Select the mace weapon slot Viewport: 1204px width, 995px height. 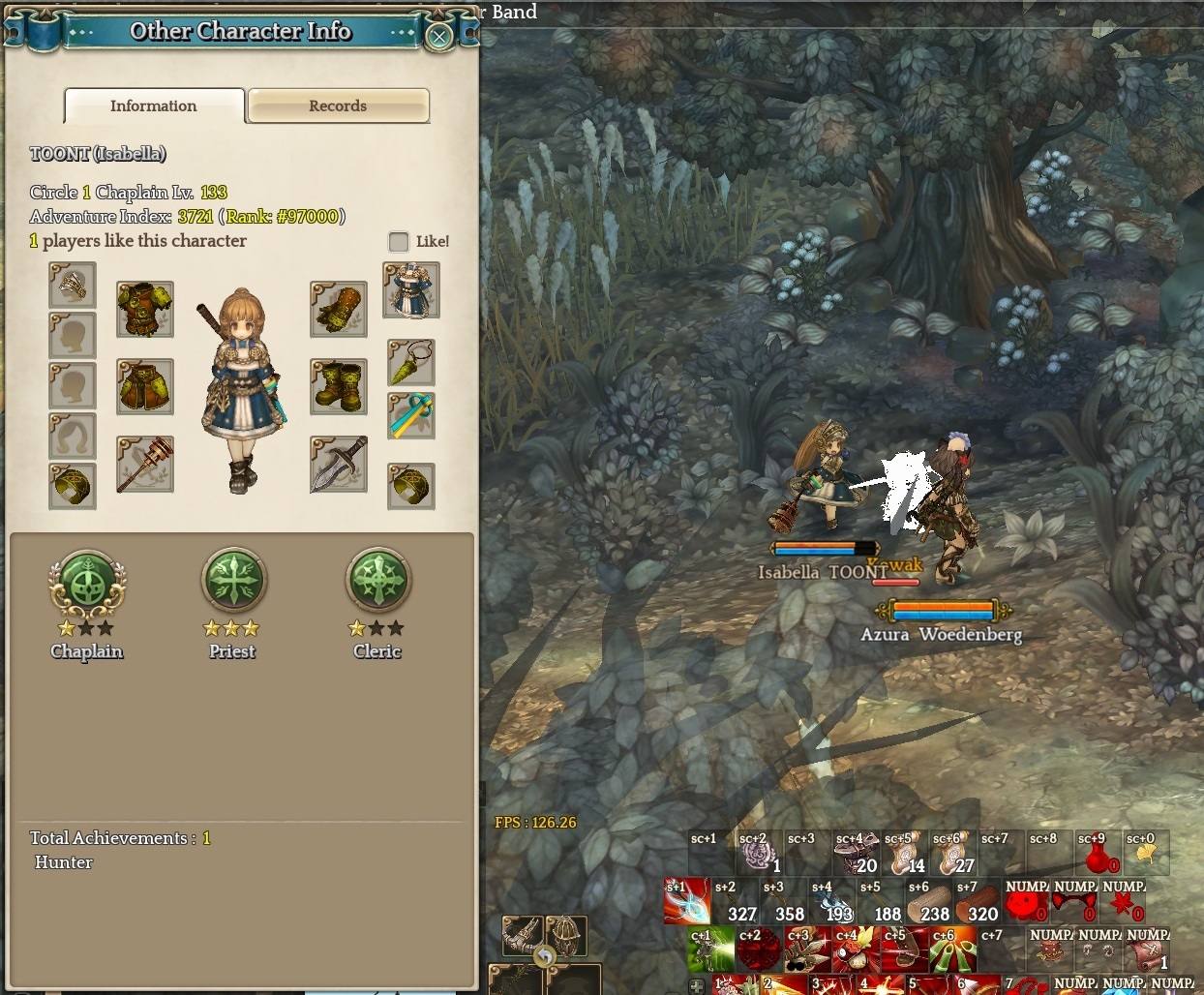[145, 464]
